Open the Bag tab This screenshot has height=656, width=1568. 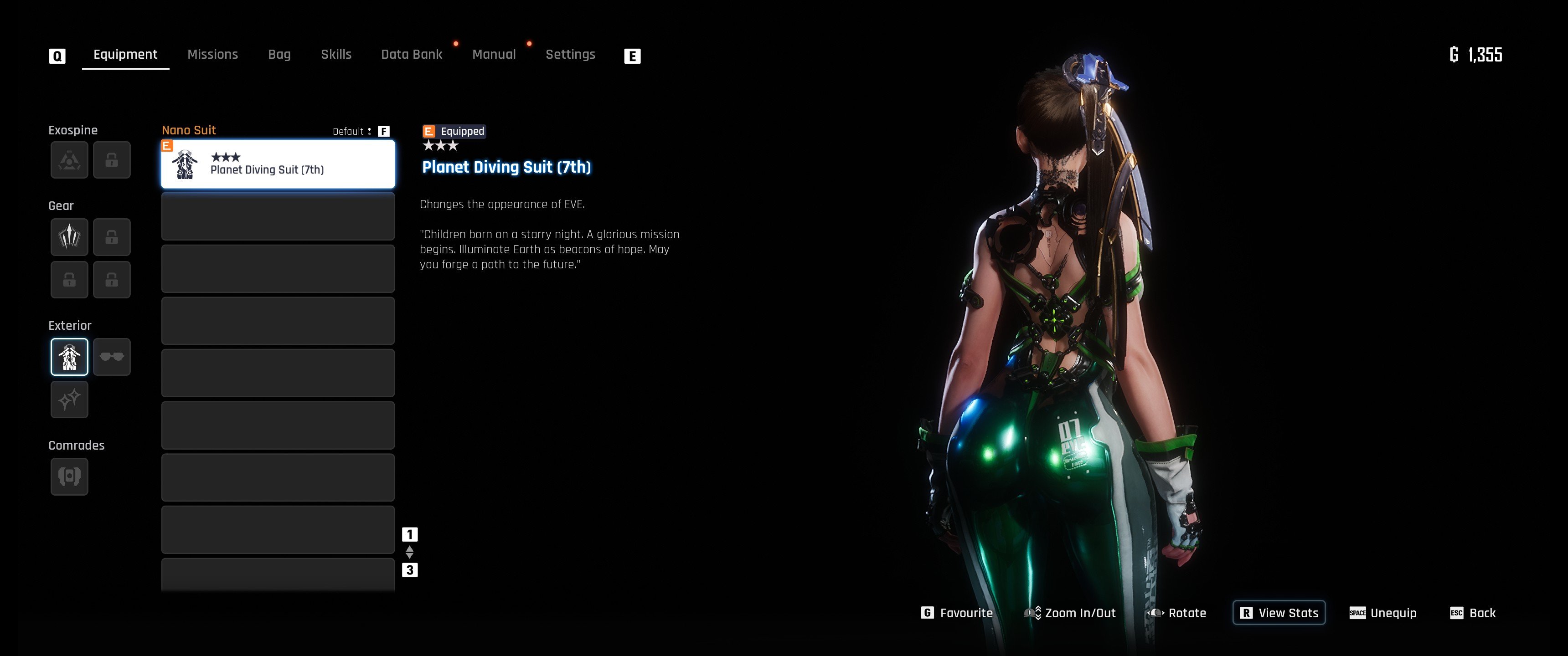(279, 54)
